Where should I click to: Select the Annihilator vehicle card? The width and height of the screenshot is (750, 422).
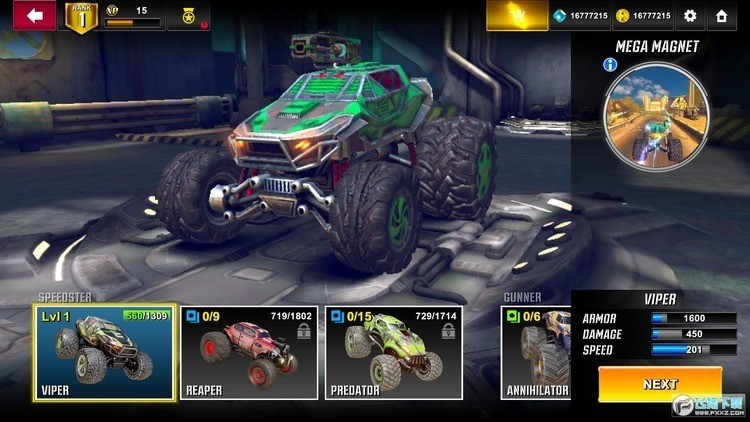point(536,351)
